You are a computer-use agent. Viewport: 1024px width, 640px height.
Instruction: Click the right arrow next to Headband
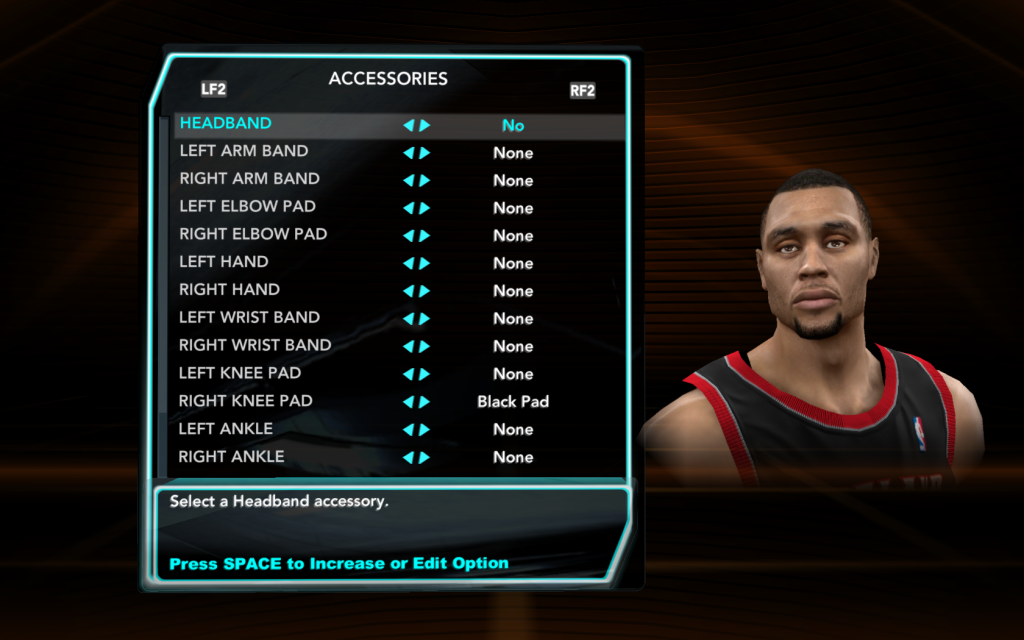tap(425, 126)
